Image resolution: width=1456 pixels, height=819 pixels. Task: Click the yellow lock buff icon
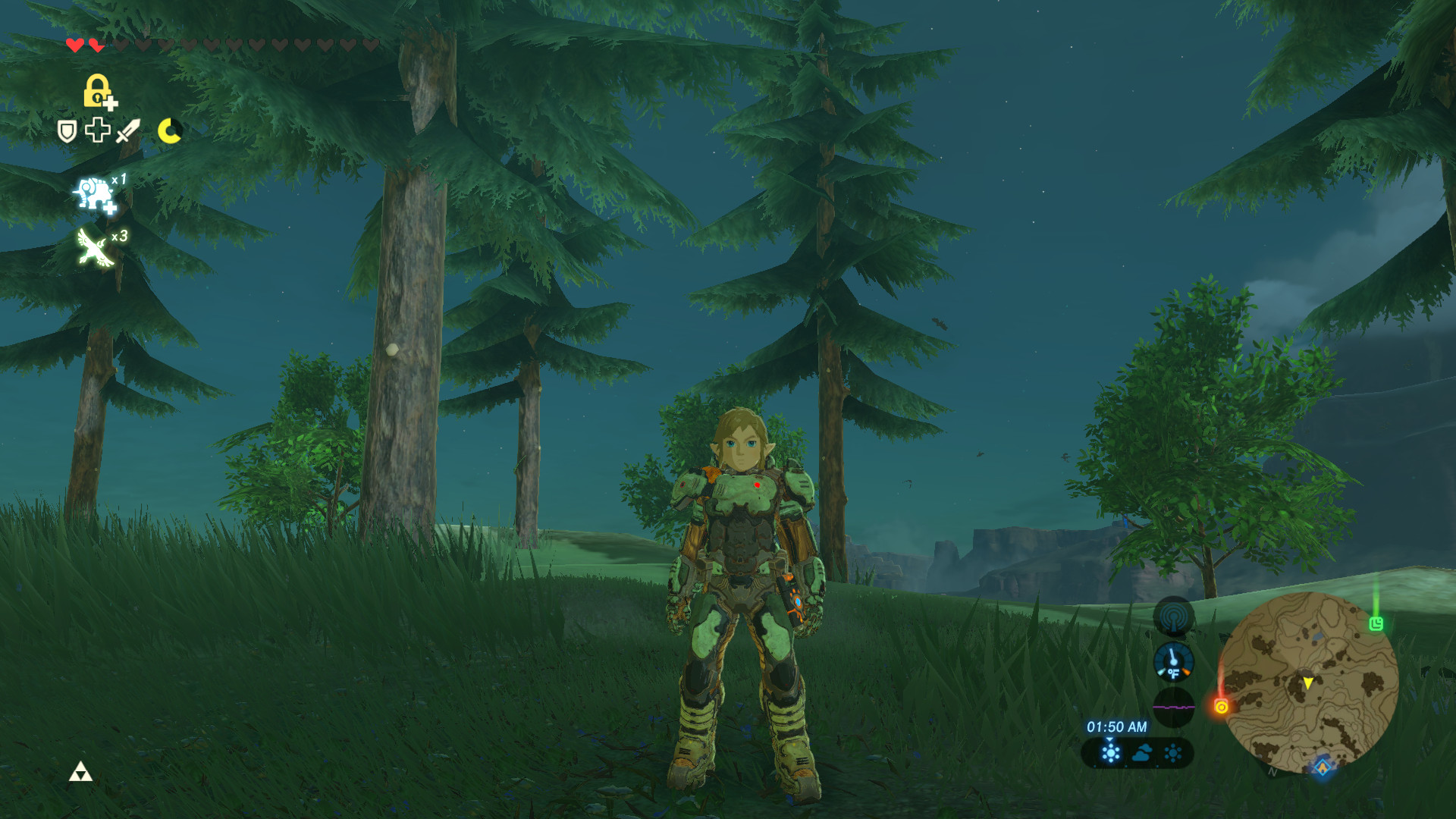98,92
